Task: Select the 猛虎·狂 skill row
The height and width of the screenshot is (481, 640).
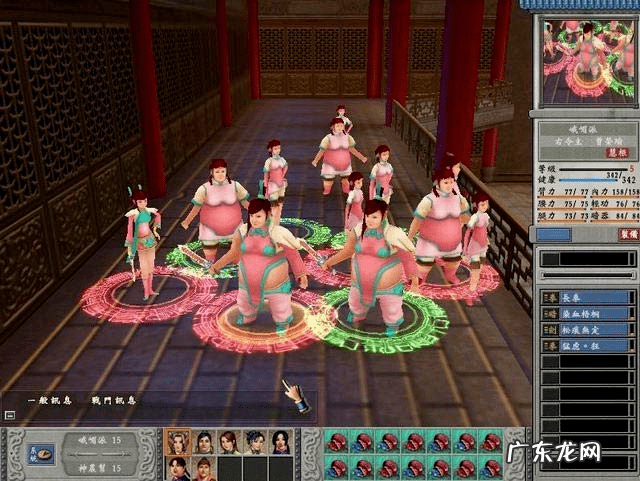Action: [x=588, y=345]
